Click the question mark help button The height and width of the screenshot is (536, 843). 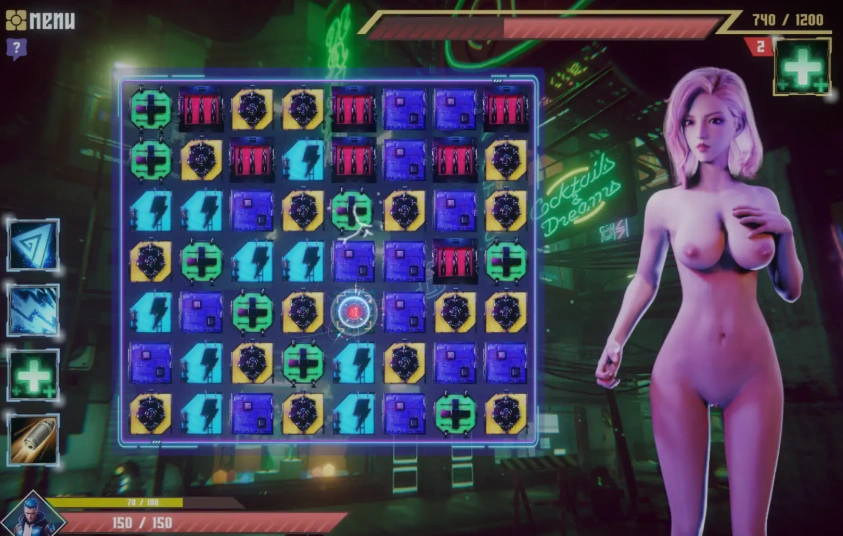tap(15, 47)
